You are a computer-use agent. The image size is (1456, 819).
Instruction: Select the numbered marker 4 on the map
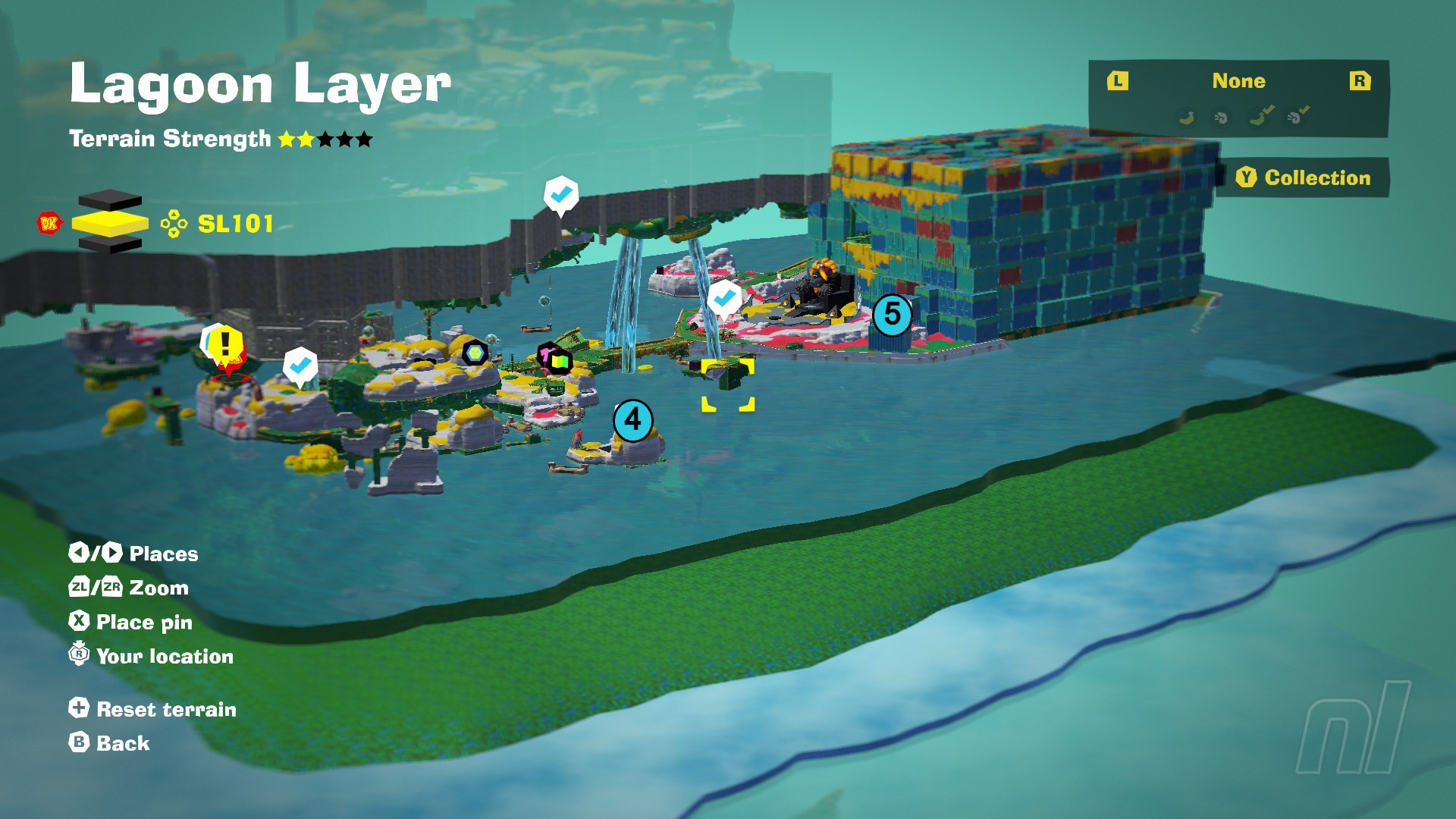(632, 420)
